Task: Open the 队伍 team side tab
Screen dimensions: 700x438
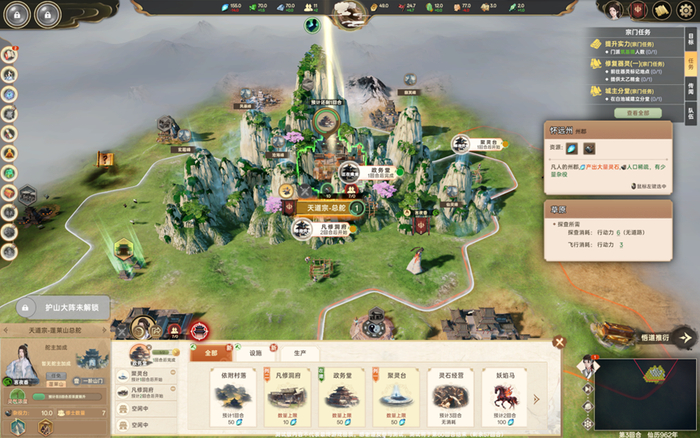Action: [690, 112]
